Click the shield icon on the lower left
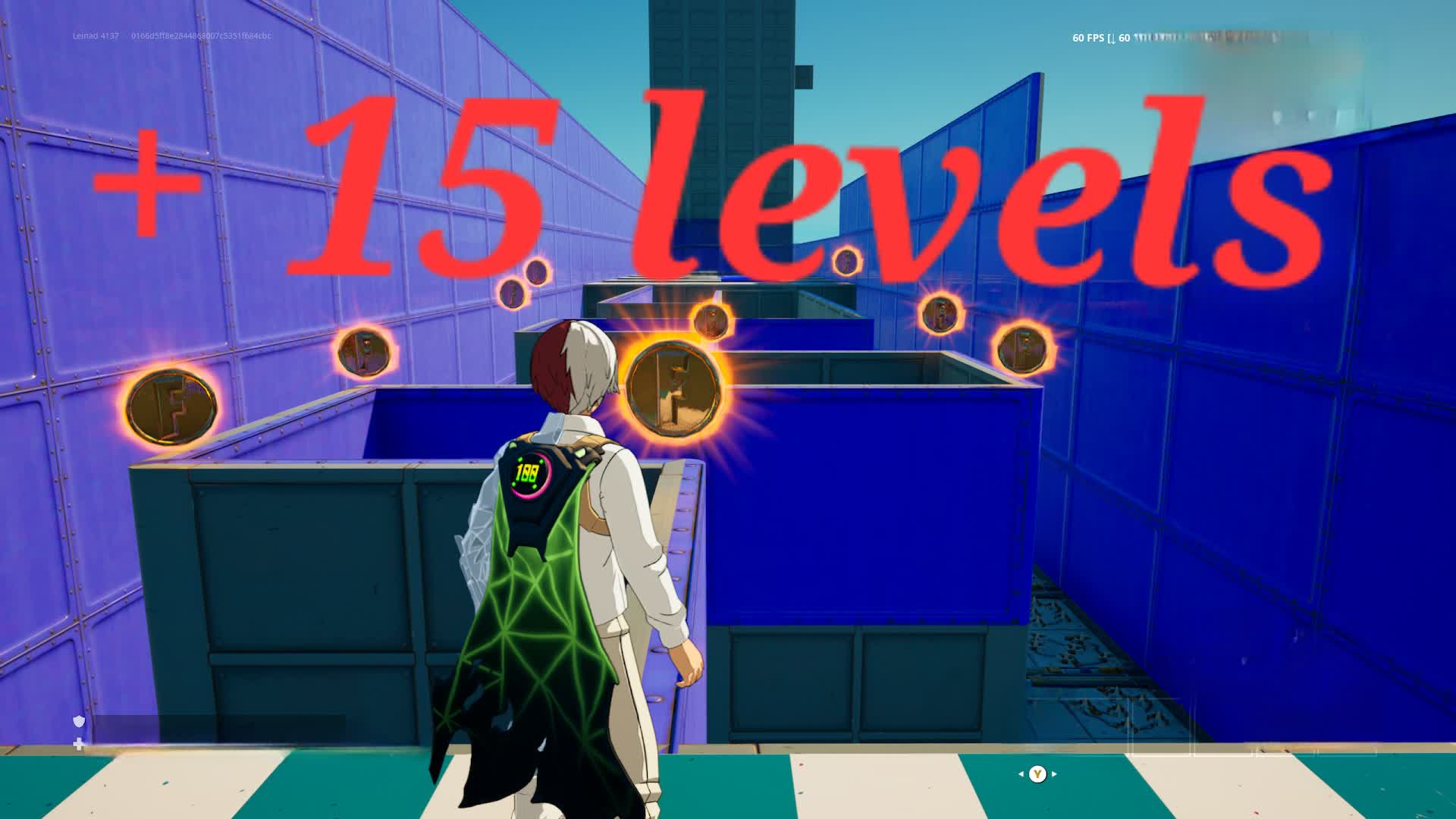The height and width of the screenshot is (819, 1456). tap(77, 723)
